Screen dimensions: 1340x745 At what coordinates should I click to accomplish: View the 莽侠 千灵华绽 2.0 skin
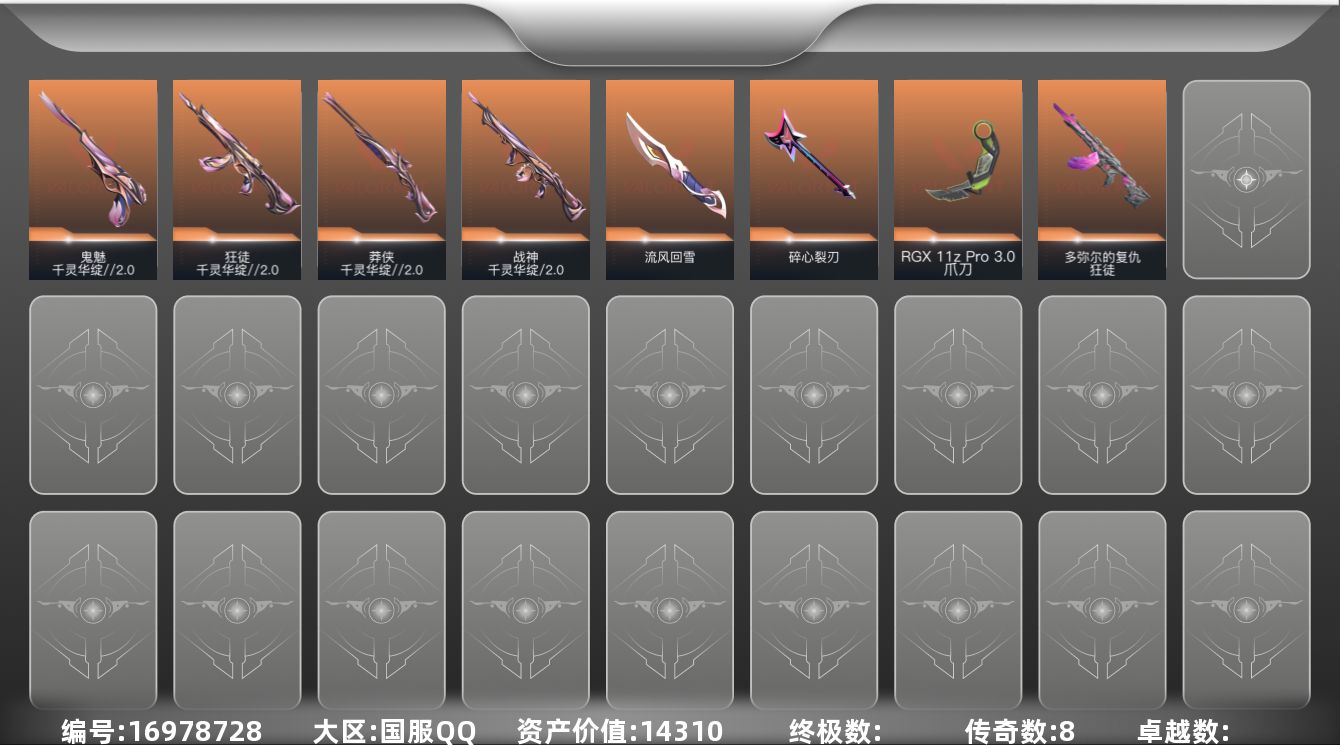(x=381, y=178)
